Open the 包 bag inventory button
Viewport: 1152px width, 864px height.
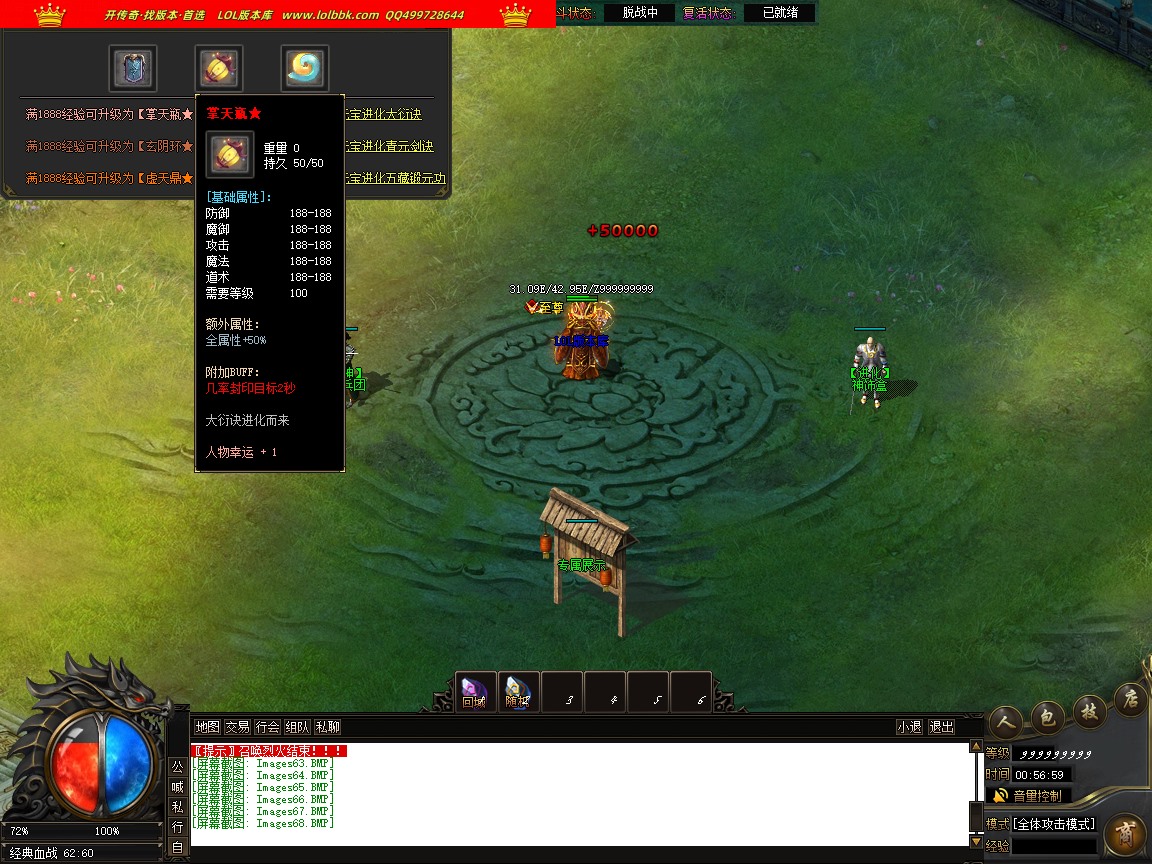1047,714
